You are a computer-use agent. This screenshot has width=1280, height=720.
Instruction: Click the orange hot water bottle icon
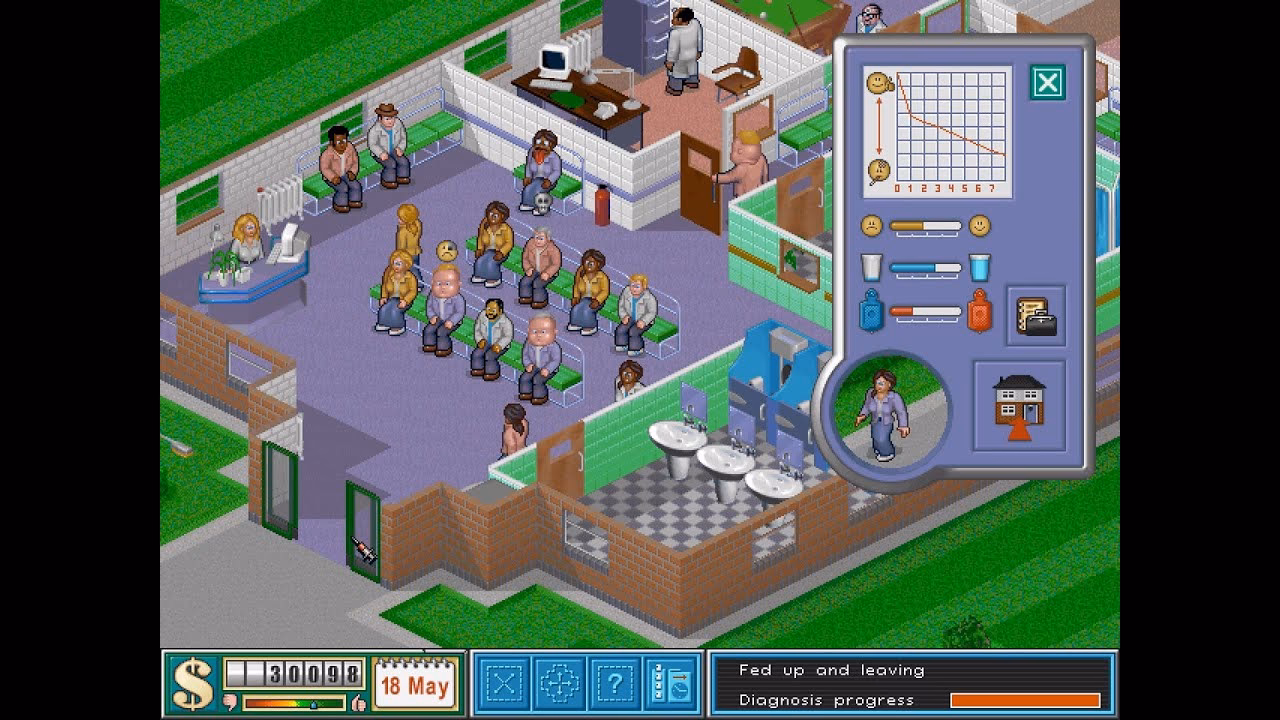(x=980, y=311)
